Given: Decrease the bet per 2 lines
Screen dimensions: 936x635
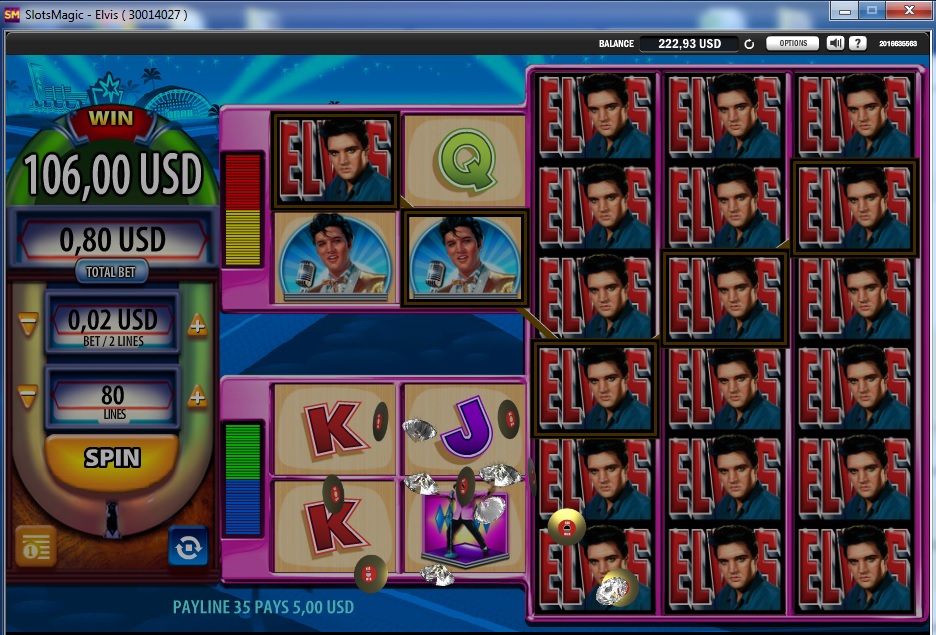Looking at the screenshot, I should coord(28,324).
